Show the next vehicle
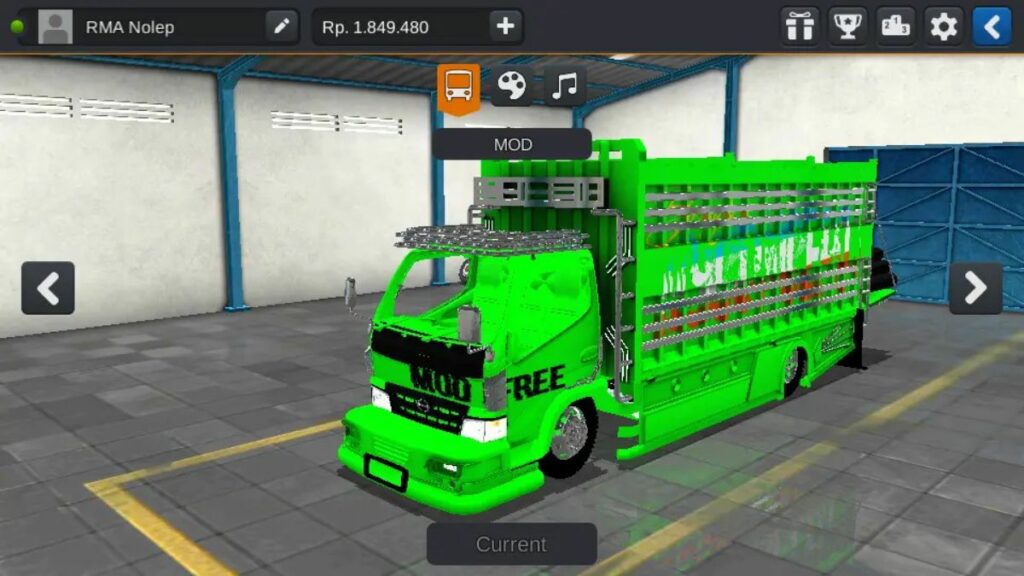The height and width of the screenshot is (576, 1024). click(975, 288)
